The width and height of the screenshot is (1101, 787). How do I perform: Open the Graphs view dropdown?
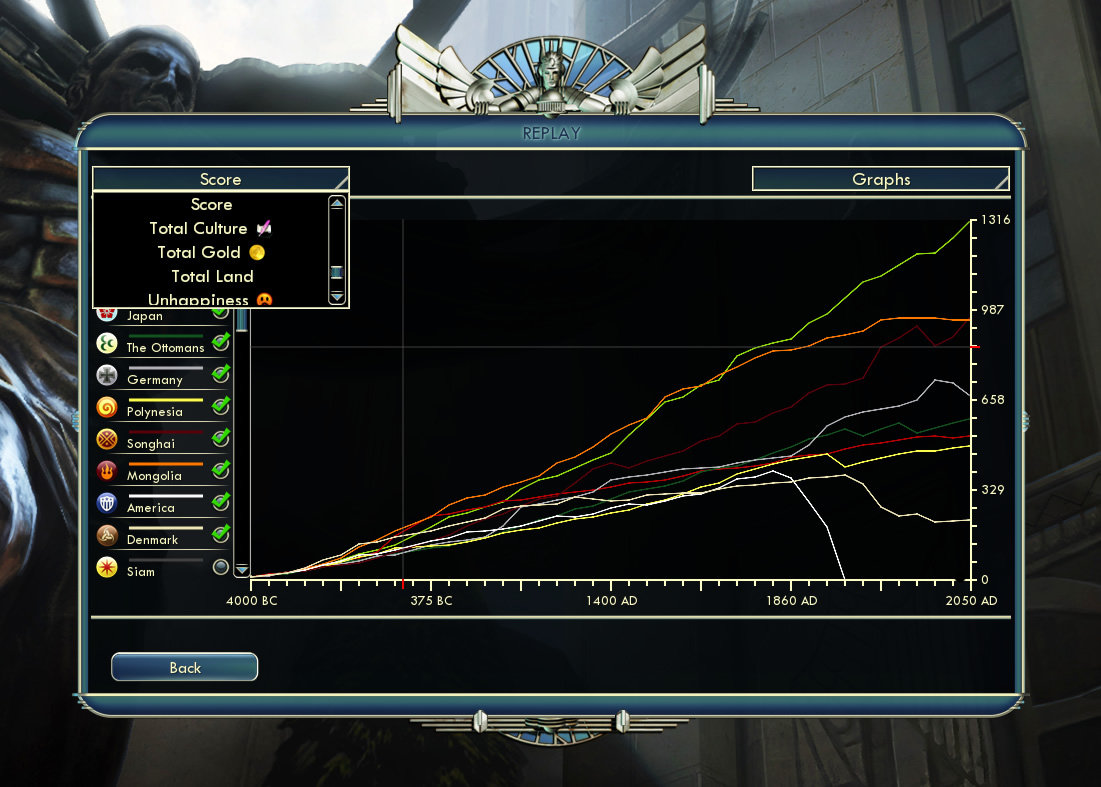click(x=880, y=179)
